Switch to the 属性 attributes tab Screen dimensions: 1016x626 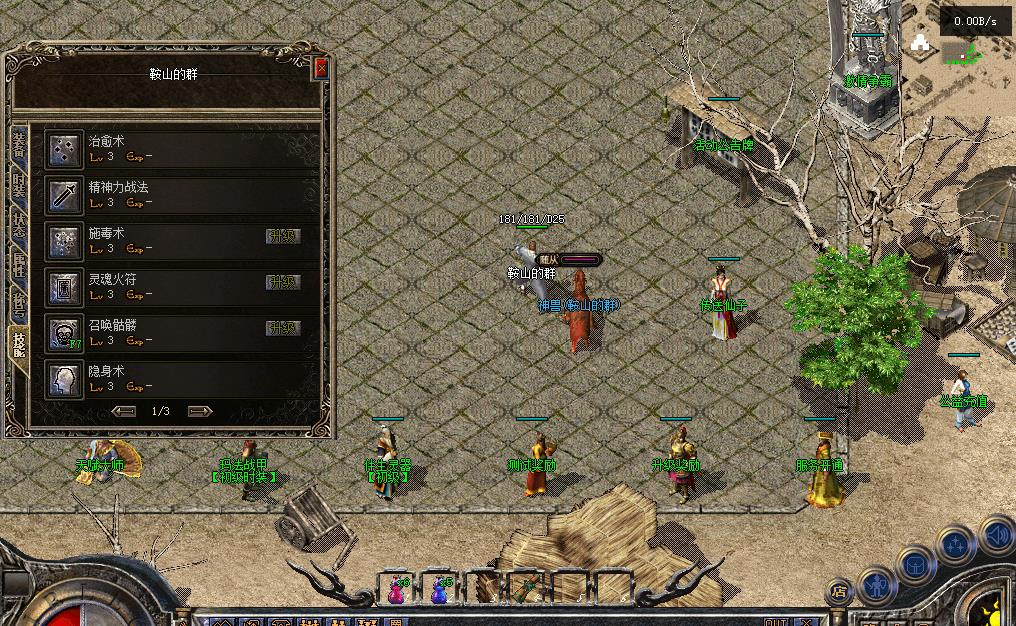pos(19,264)
